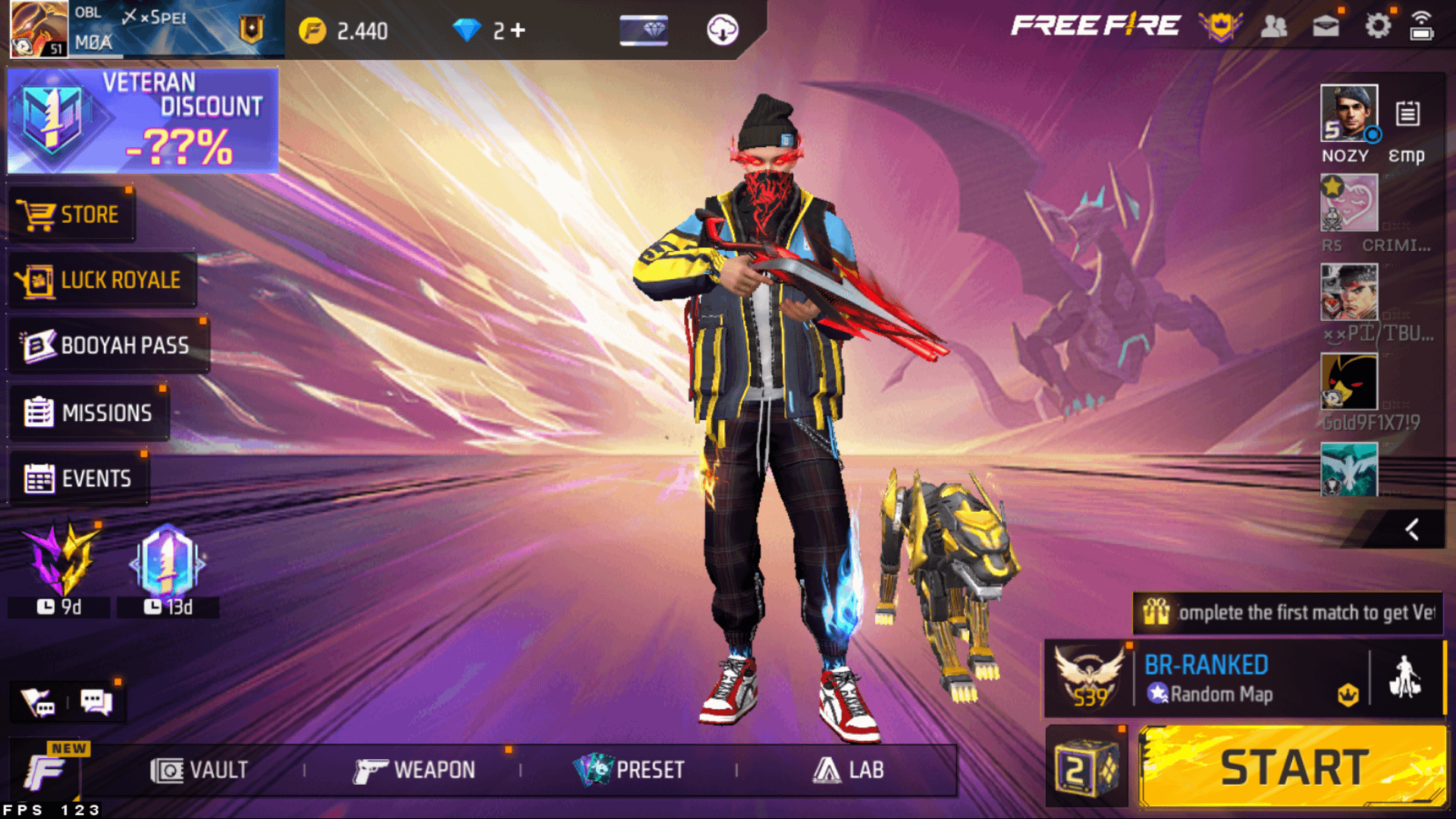Open the gear Settings icon
1456x819 pixels.
click(1377, 27)
